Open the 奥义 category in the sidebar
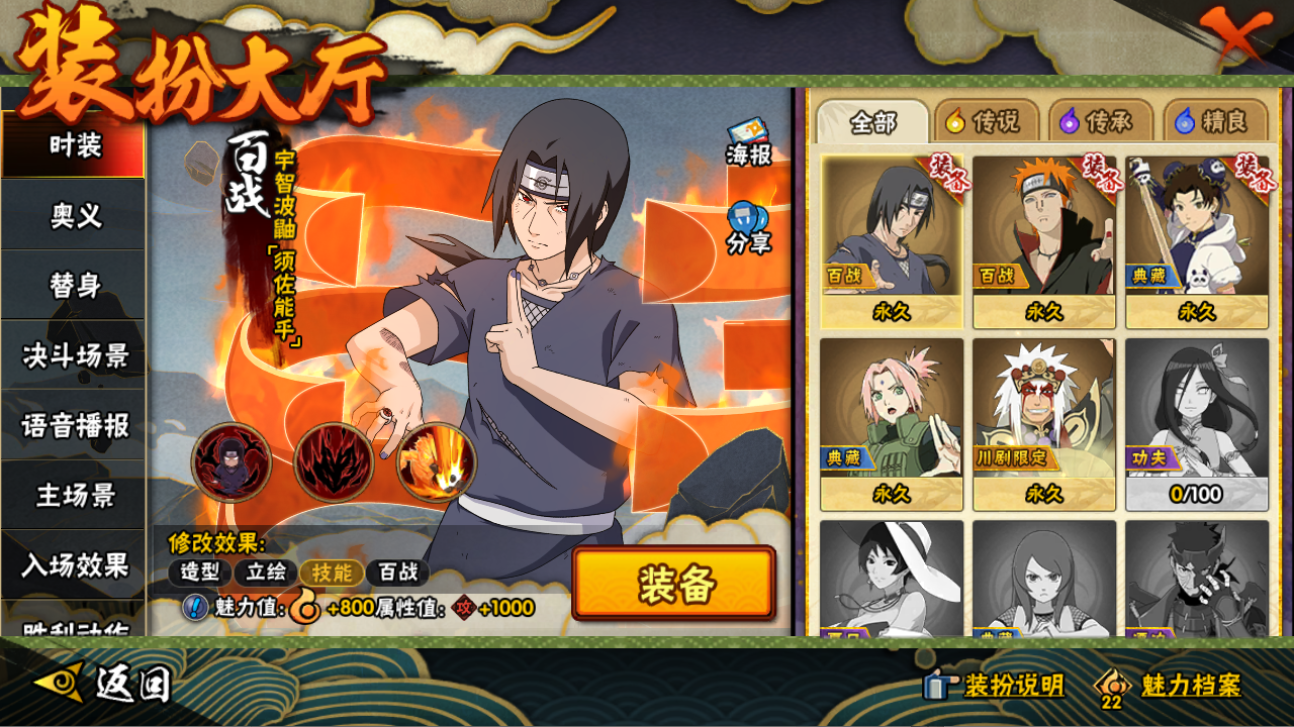The width and height of the screenshot is (1294, 727). (x=75, y=216)
